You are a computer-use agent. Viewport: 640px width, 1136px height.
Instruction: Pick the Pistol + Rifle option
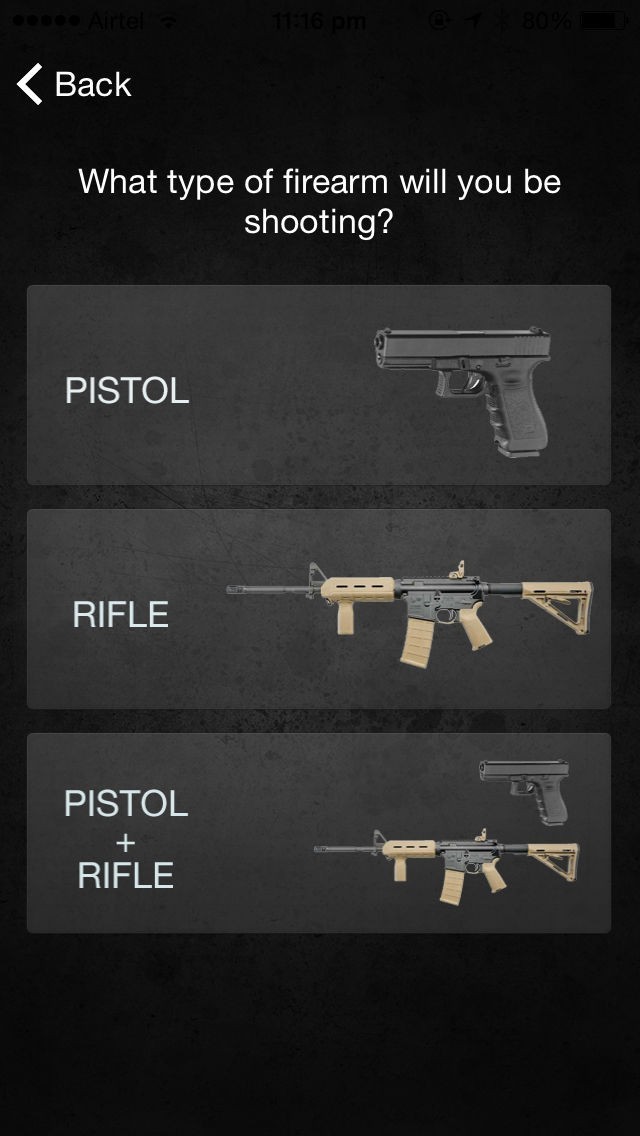tap(318, 833)
